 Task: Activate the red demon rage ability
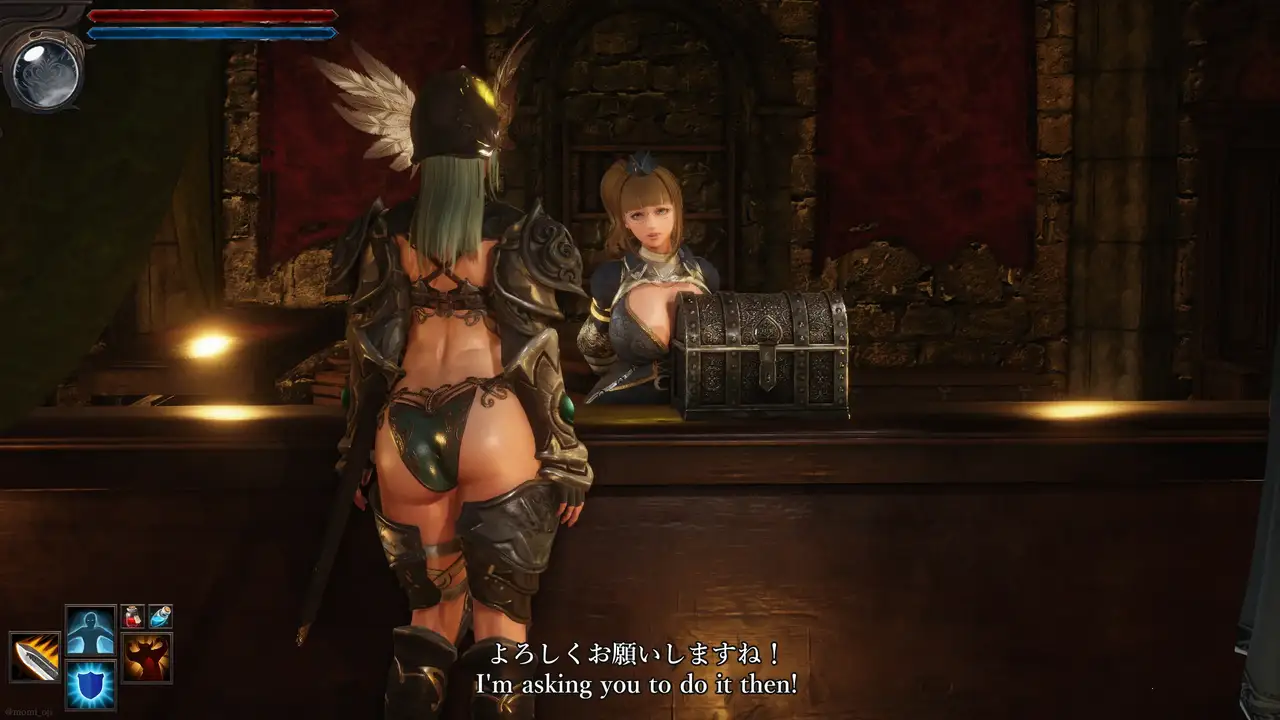tap(147, 657)
